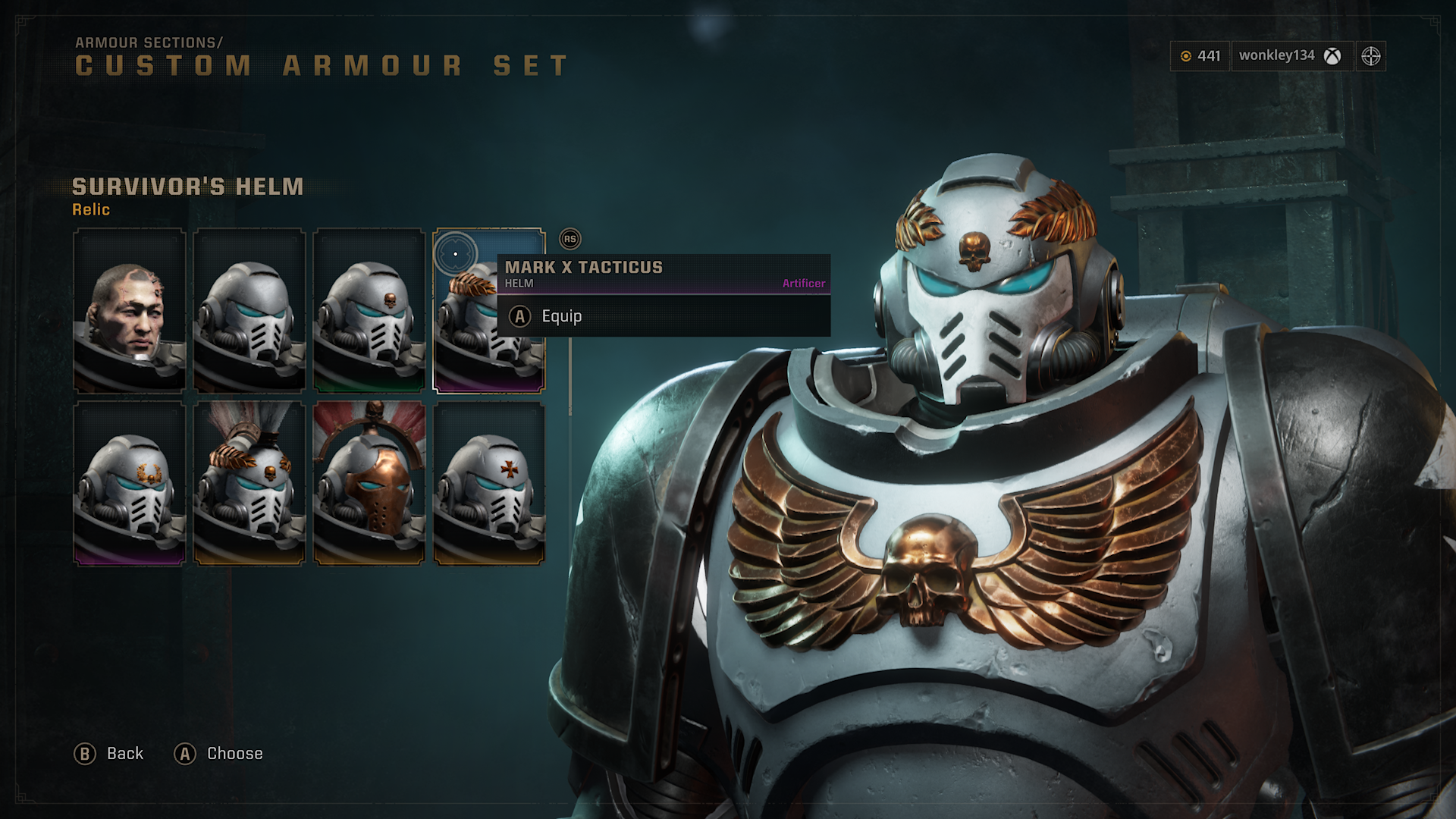The height and width of the screenshot is (819, 1456).
Task: Open the crosshair emblem icon menu
Action: 1370,56
